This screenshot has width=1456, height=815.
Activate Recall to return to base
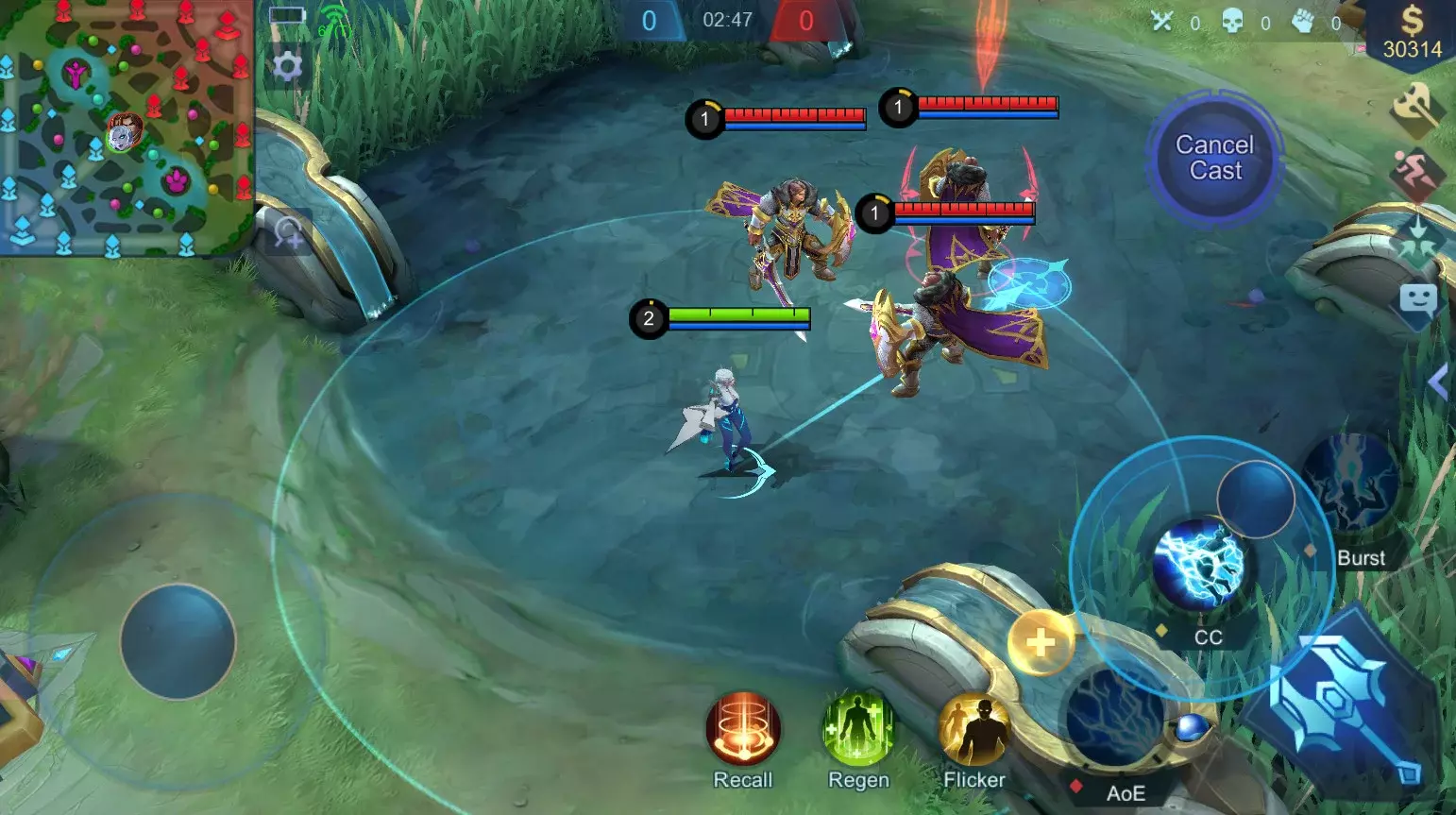742,727
